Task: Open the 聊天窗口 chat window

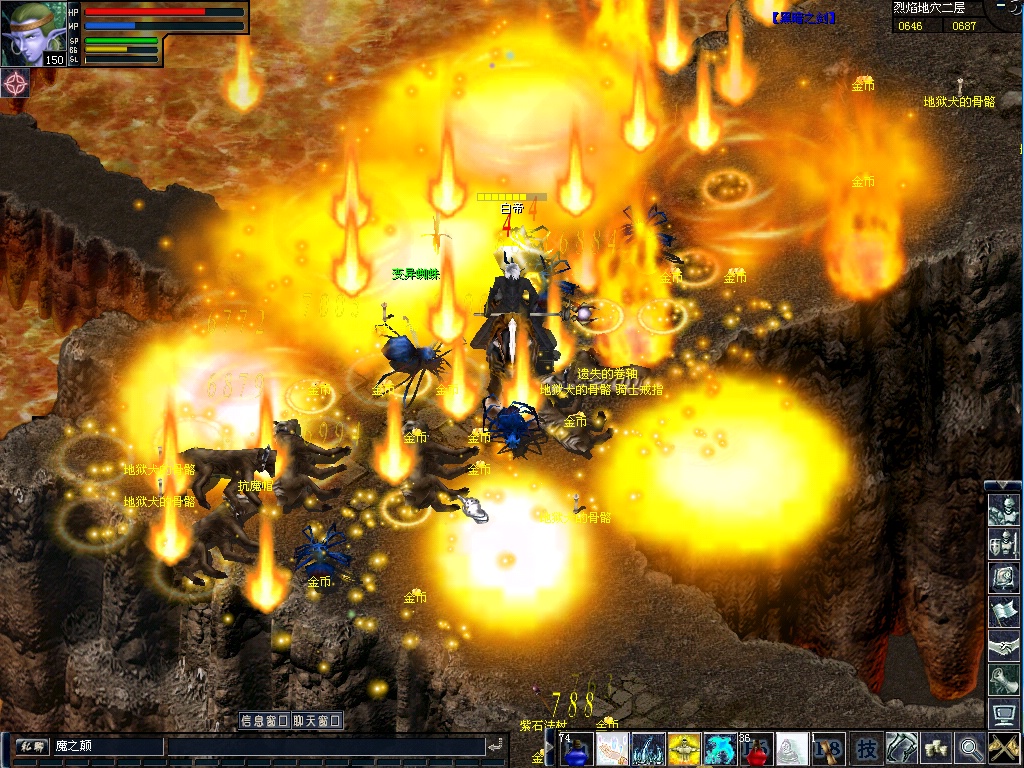Action: click(x=317, y=720)
